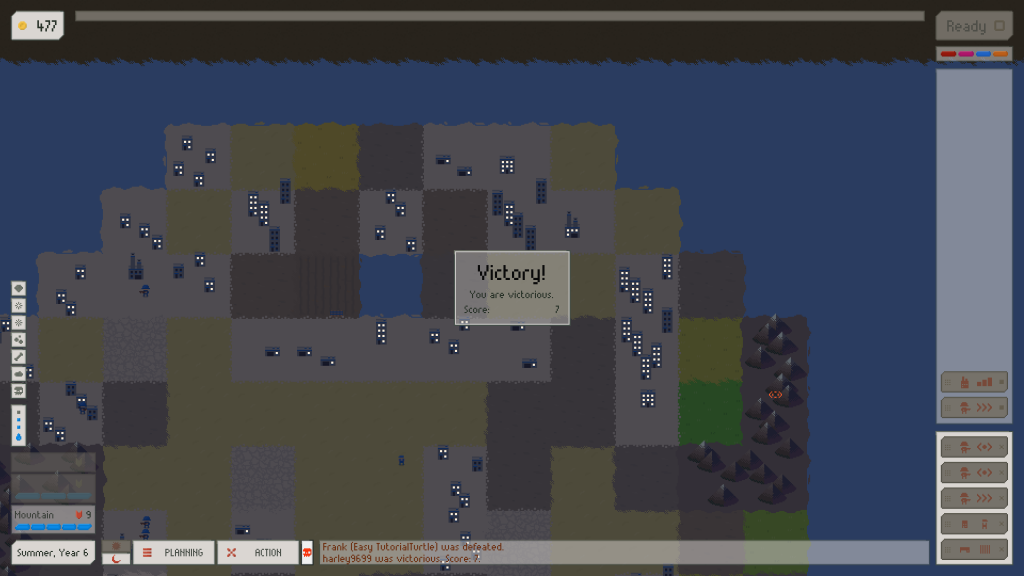Click the Summer, Year 6 season label
The width and height of the screenshot is (1024, 576).
point(53,552)
